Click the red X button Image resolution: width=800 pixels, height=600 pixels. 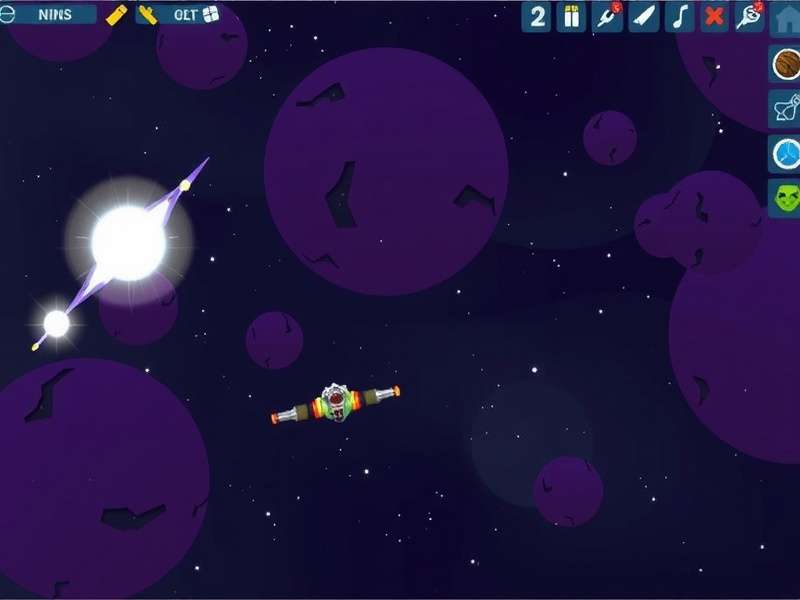point(714,16)
